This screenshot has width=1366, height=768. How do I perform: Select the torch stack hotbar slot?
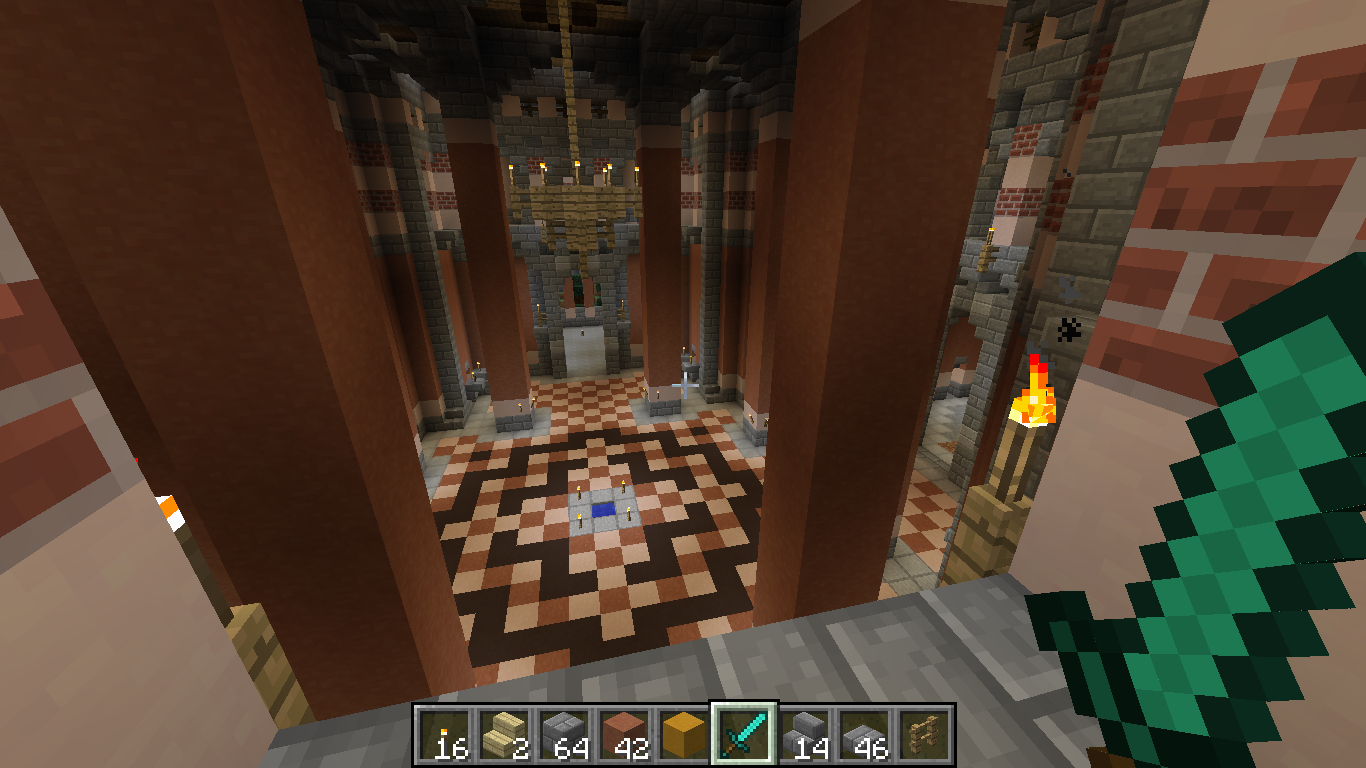(444, 733)
